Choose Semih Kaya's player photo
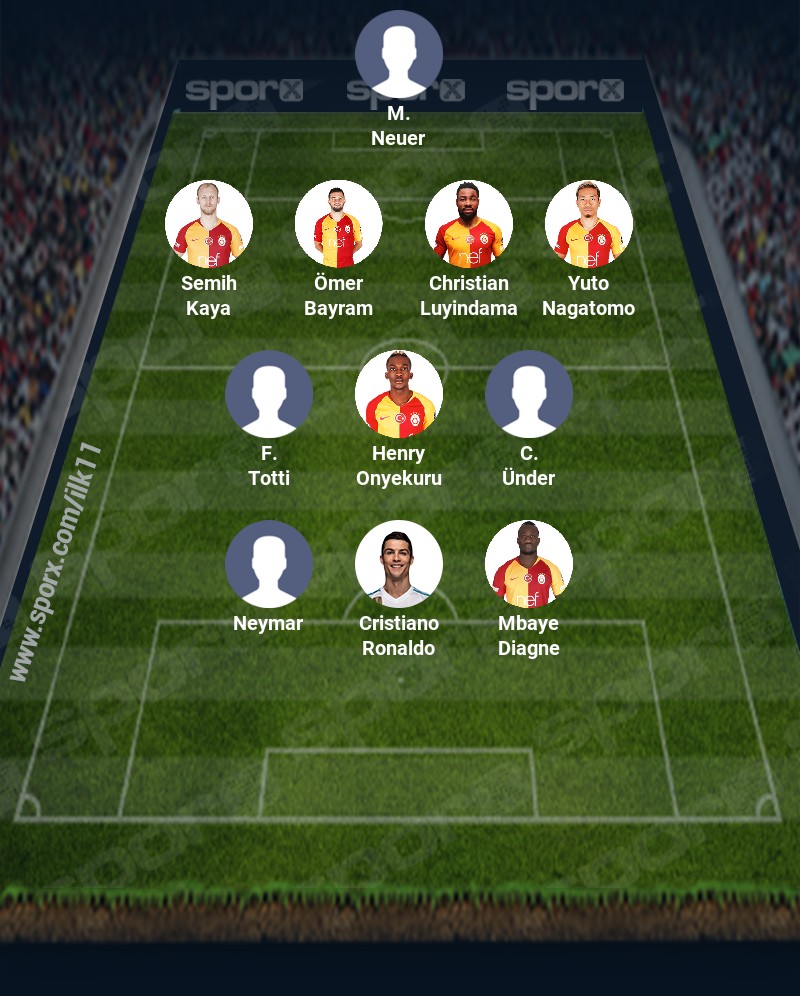 (209, 224)
